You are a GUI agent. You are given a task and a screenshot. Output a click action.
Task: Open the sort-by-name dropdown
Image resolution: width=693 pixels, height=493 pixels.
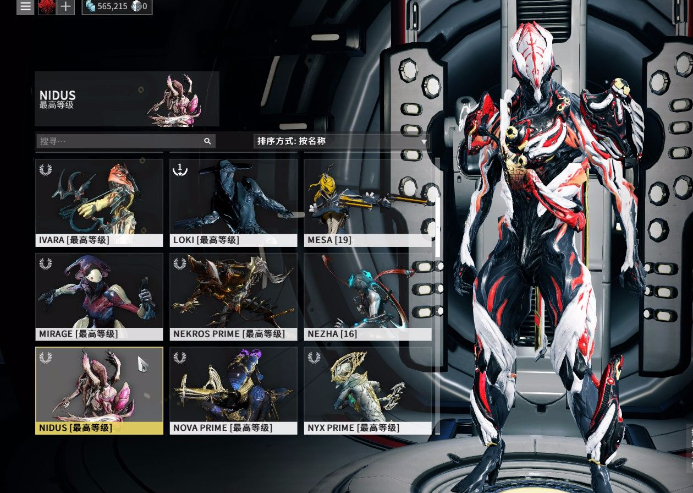tap(341, 142)
